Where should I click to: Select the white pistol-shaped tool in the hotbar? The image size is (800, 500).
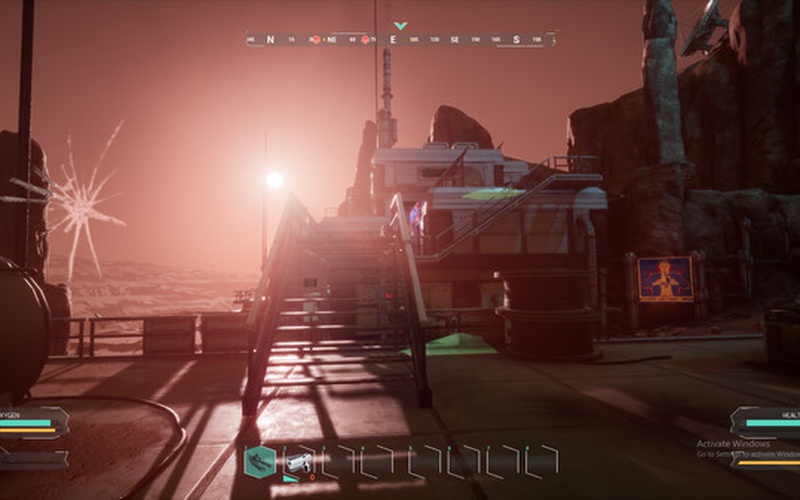[x=298, y=462]
